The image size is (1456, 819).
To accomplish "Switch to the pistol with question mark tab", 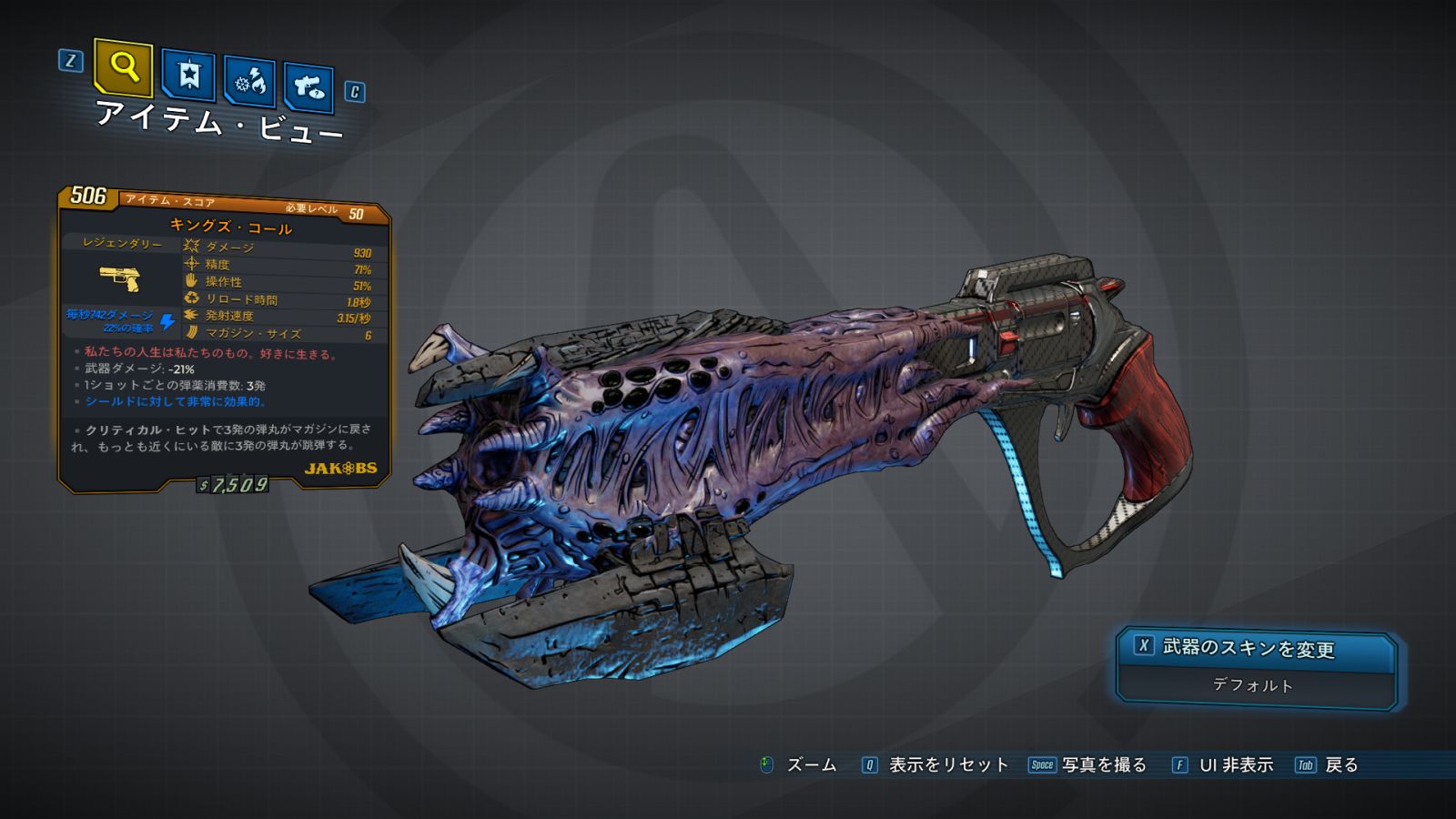I will pyautogui.click(x=308, y=88).
